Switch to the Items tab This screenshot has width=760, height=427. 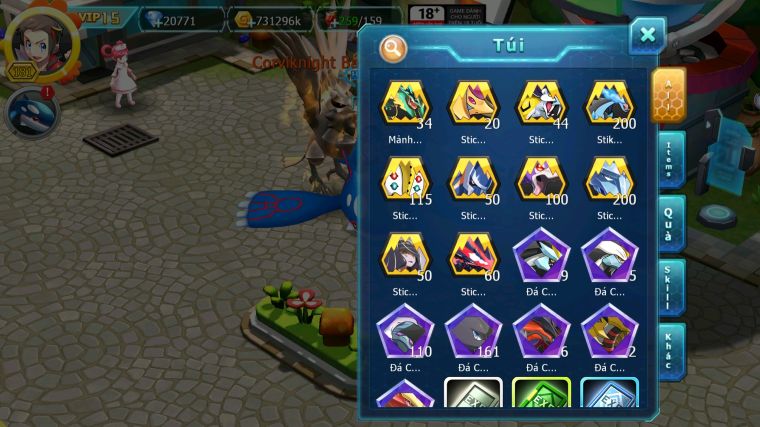coord(669,157)
